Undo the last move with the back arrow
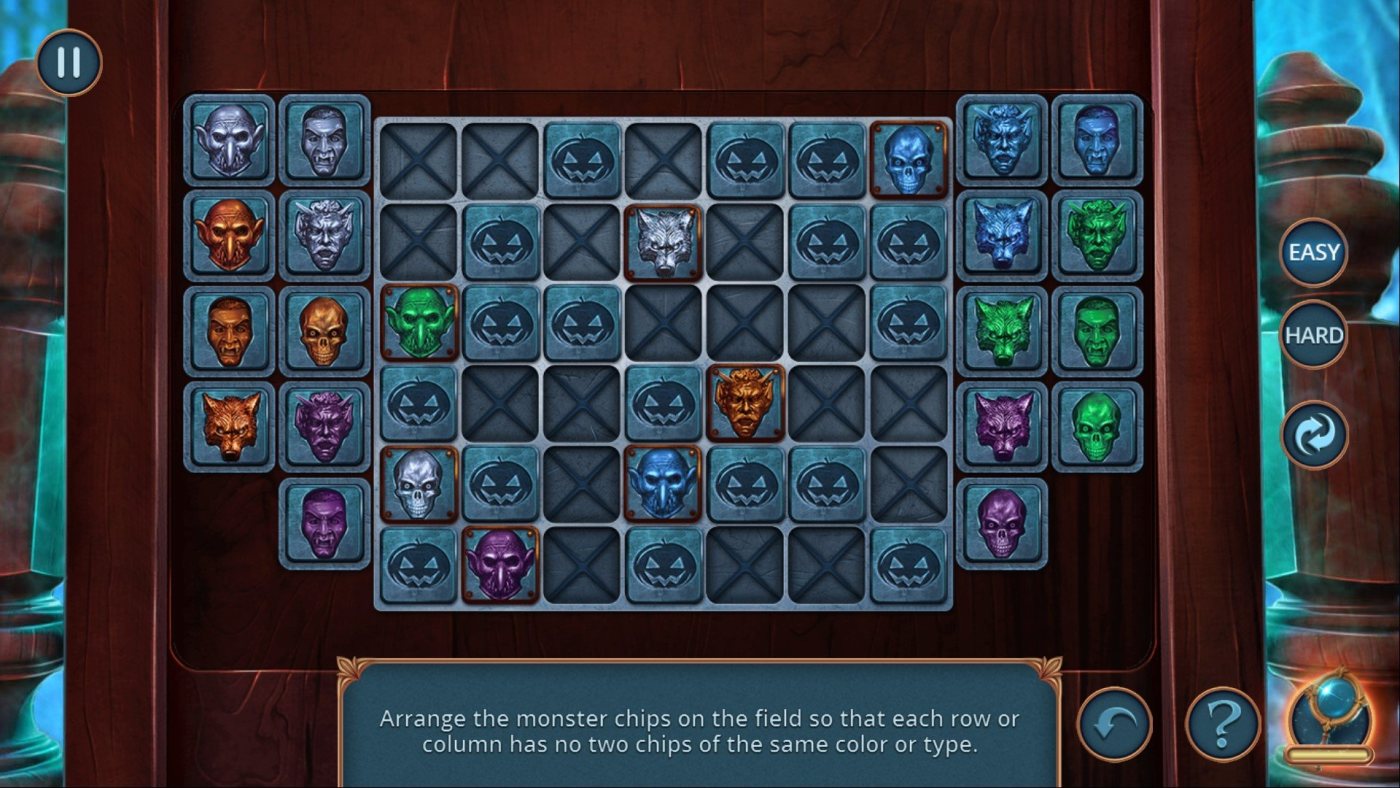This screenshot has width=1400, height=788. coord(1114,723)
